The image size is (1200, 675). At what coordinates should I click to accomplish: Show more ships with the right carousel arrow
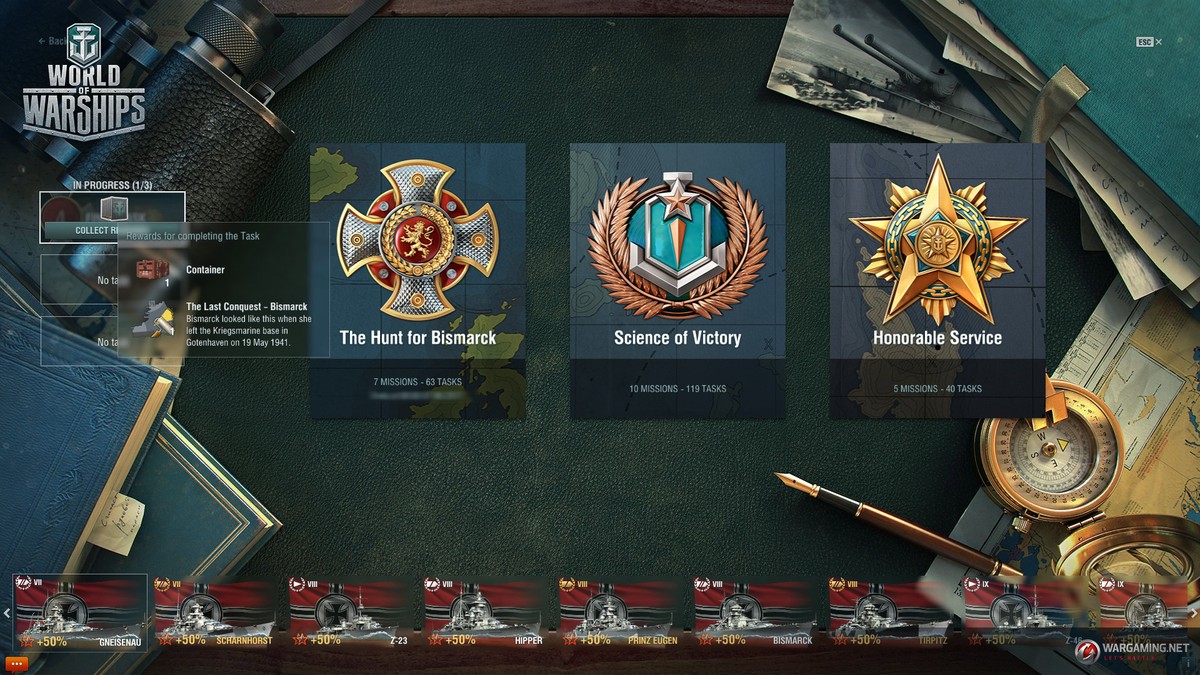point(1194,613)
